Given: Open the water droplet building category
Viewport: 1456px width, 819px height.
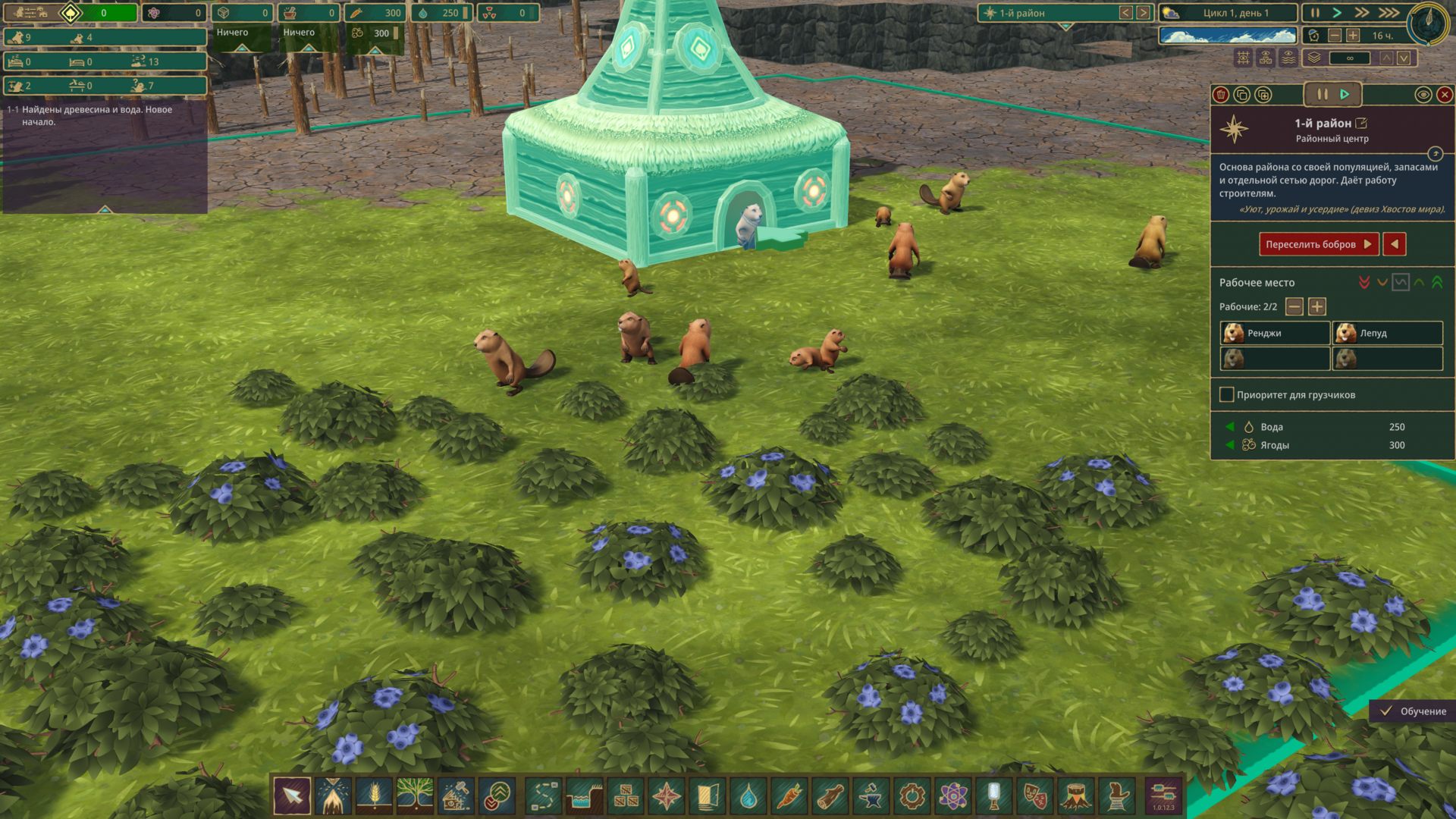Looking at the screenshot, I should (x=748, y=796).
